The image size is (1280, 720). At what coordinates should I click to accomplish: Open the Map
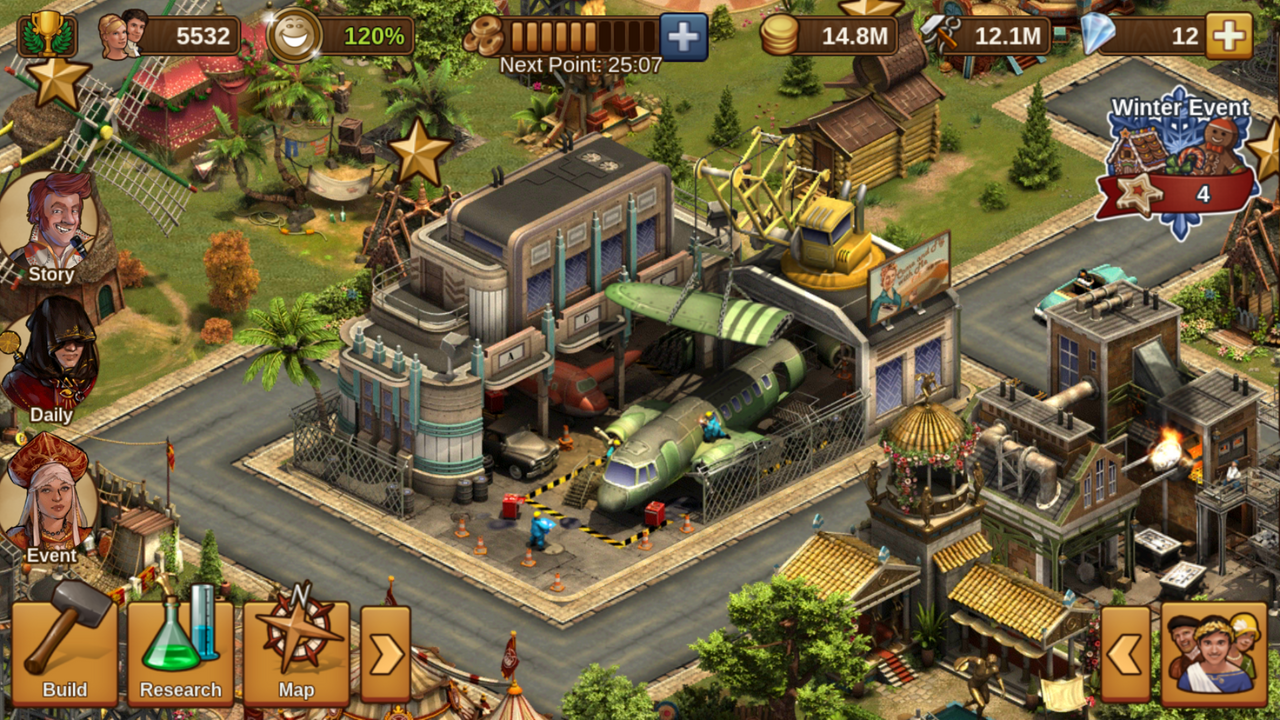point(297,651)
